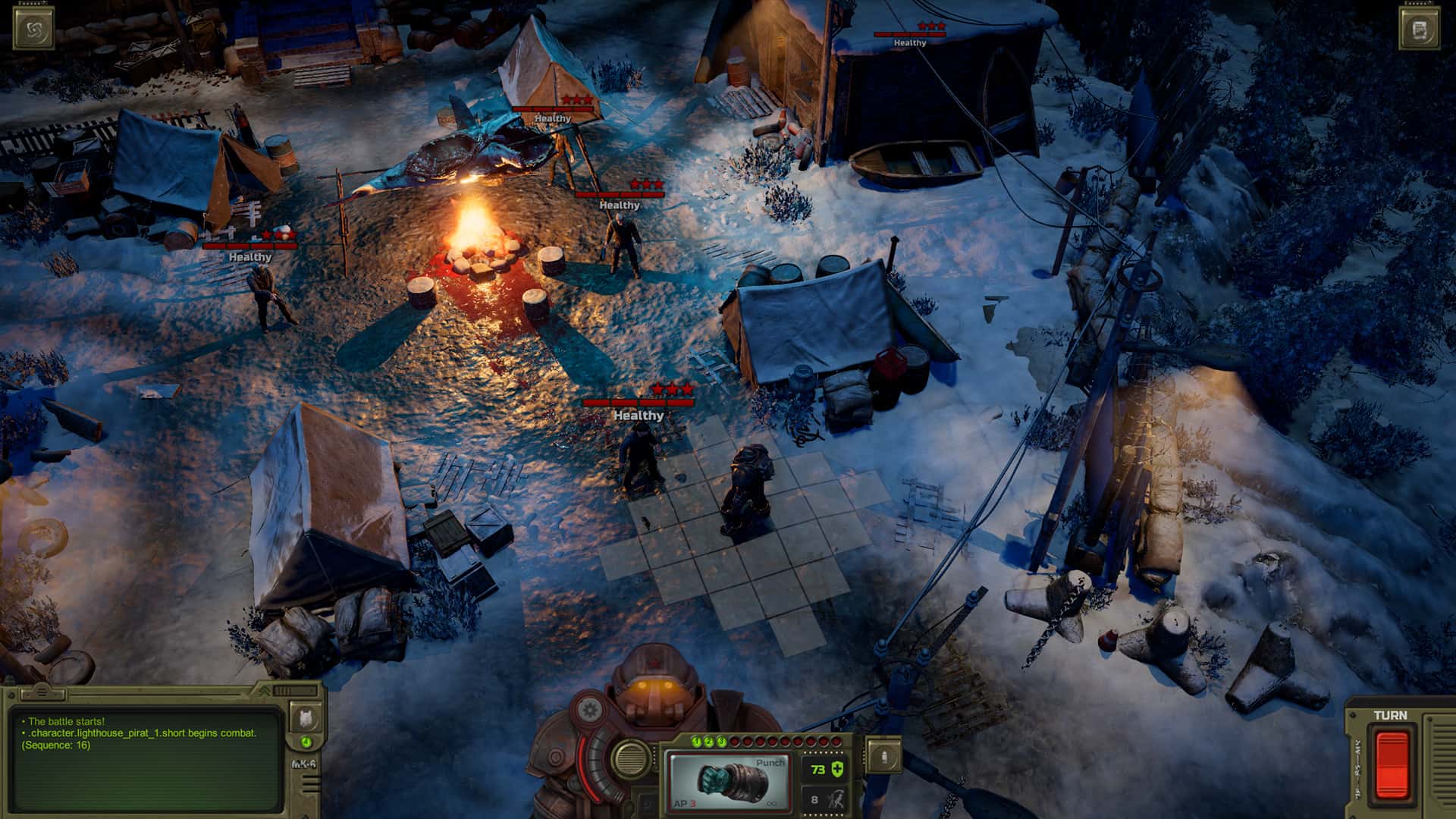The width and height of the screenshot is (1456, 819).
Task: Click the first green action point pip
Action: (697, 741)
